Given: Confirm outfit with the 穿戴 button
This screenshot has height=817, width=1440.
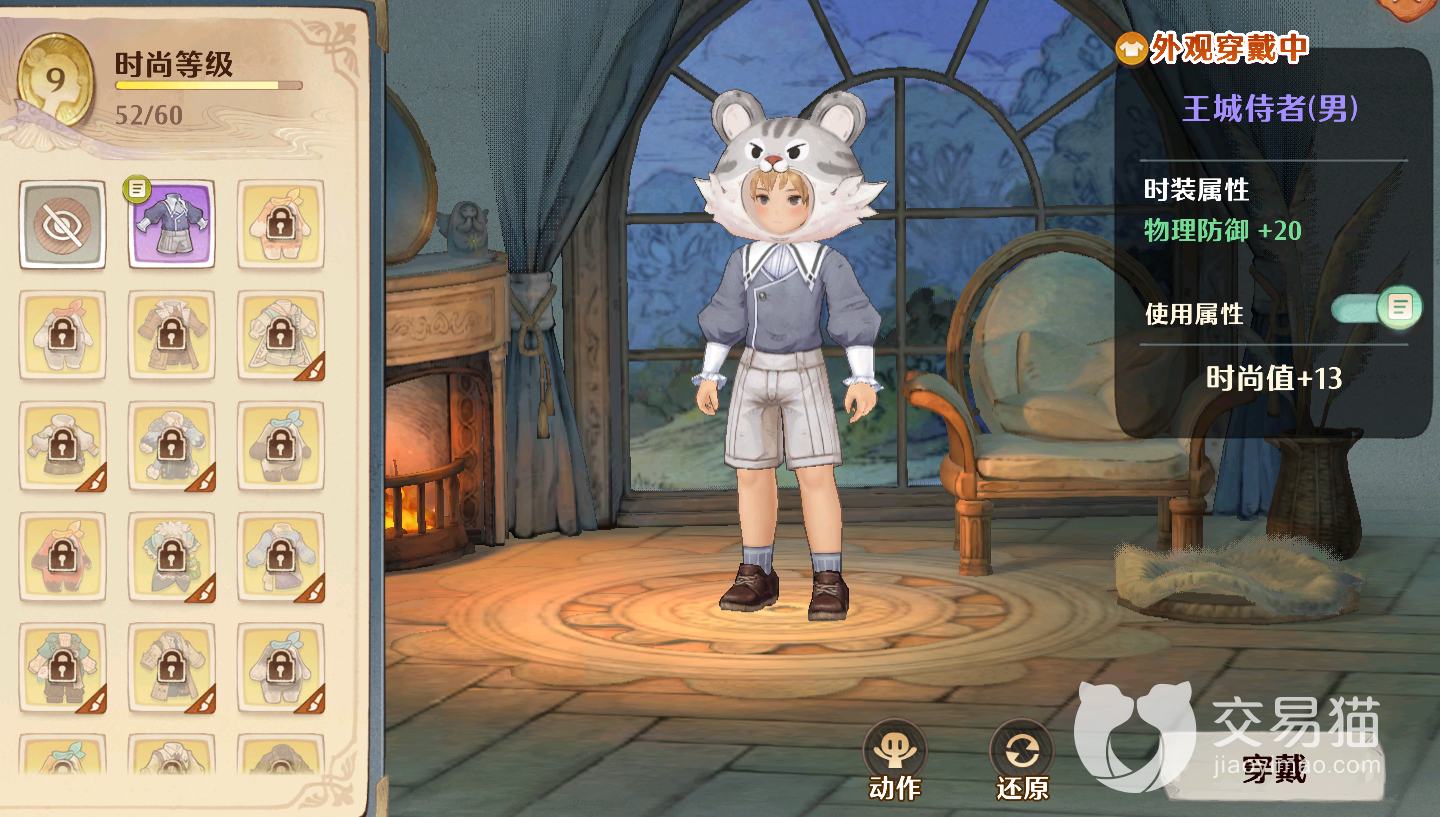Looking at the screenshot, I should [1274, 768].
